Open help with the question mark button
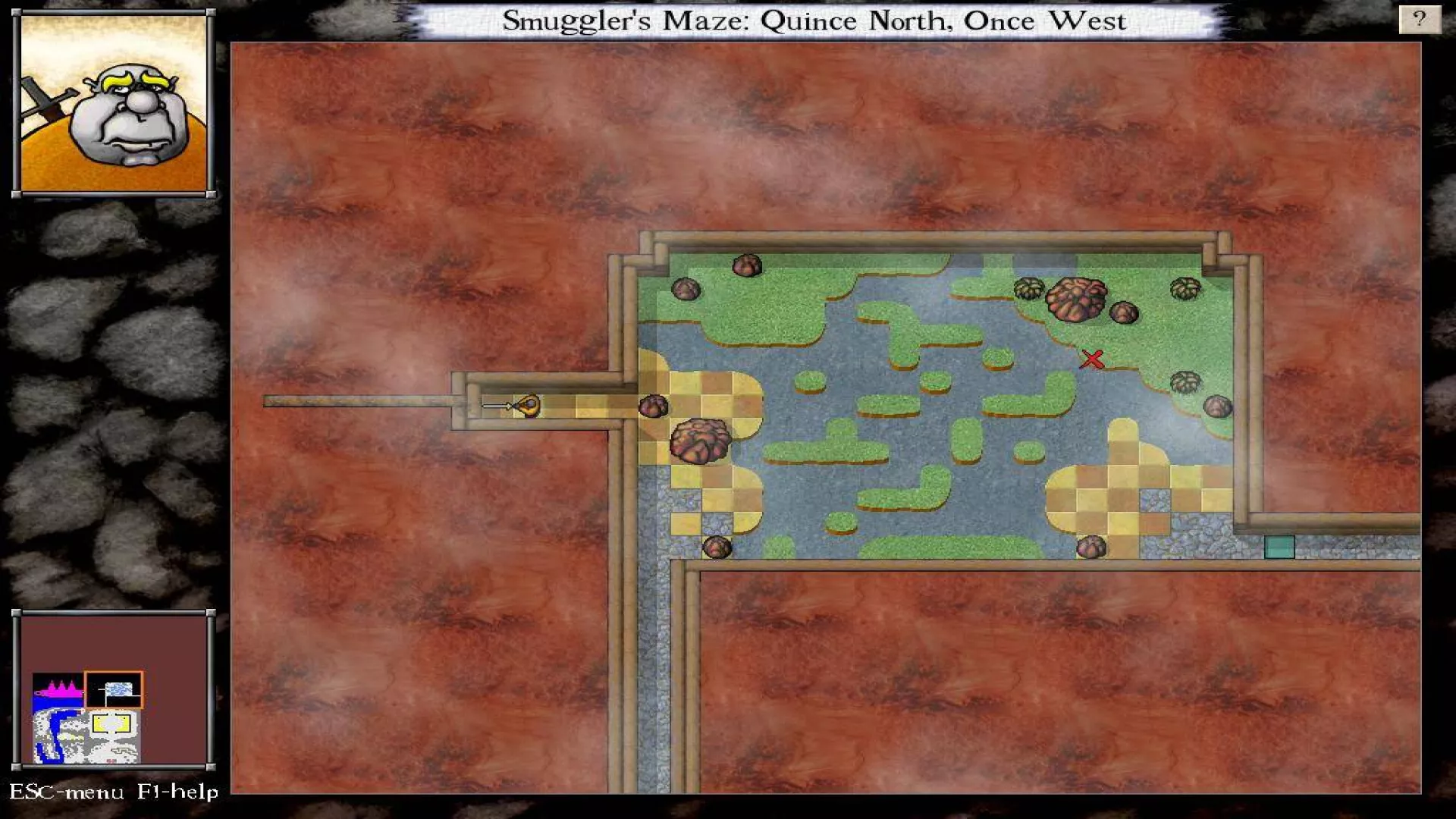The width and height of the screenshot is (1456, 819). 1419,19
